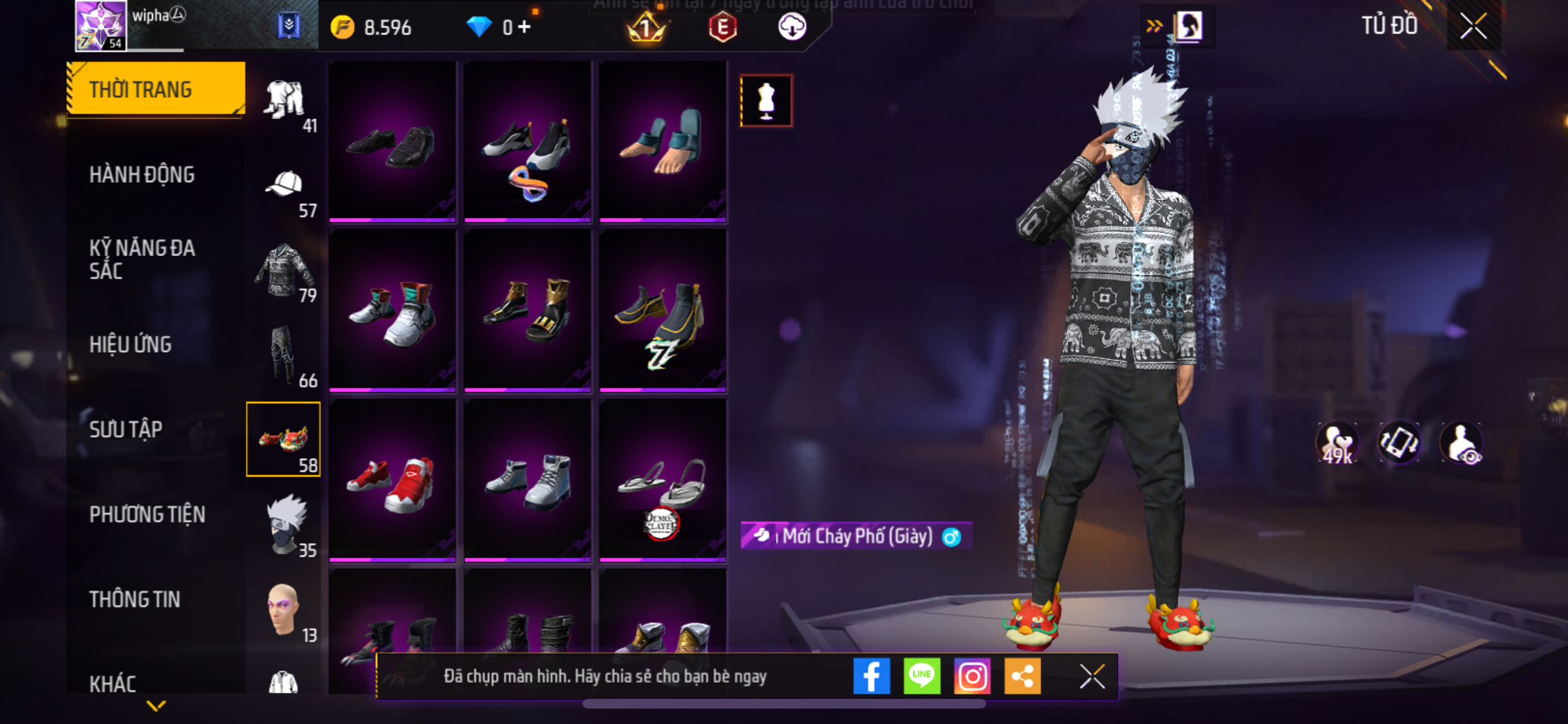Select the Demon Slayer sandals
This screenshot has height=724, width=1568.
point(662,480)
